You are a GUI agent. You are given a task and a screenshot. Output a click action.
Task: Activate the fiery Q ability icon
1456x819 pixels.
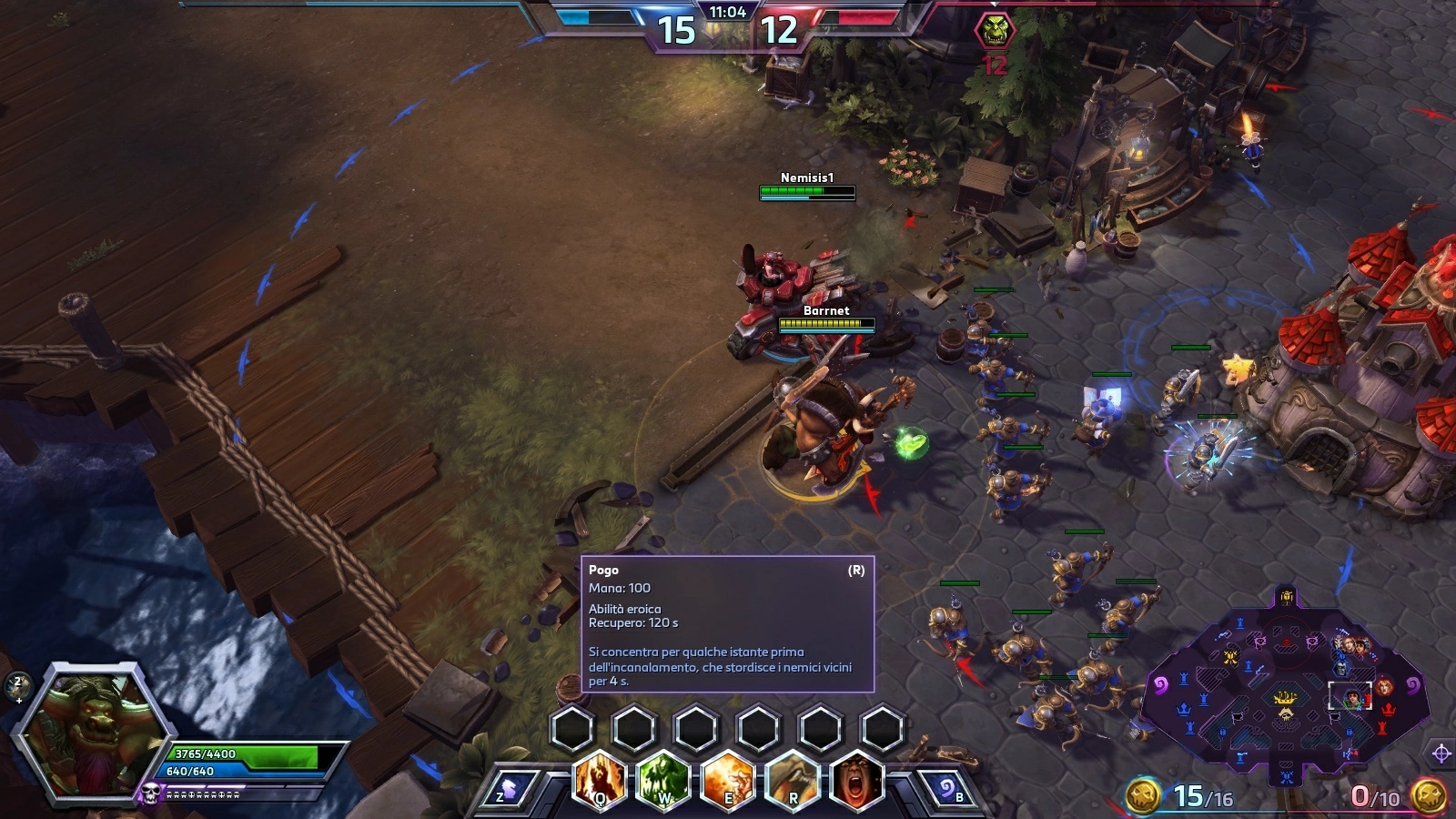tap(601, 780)
